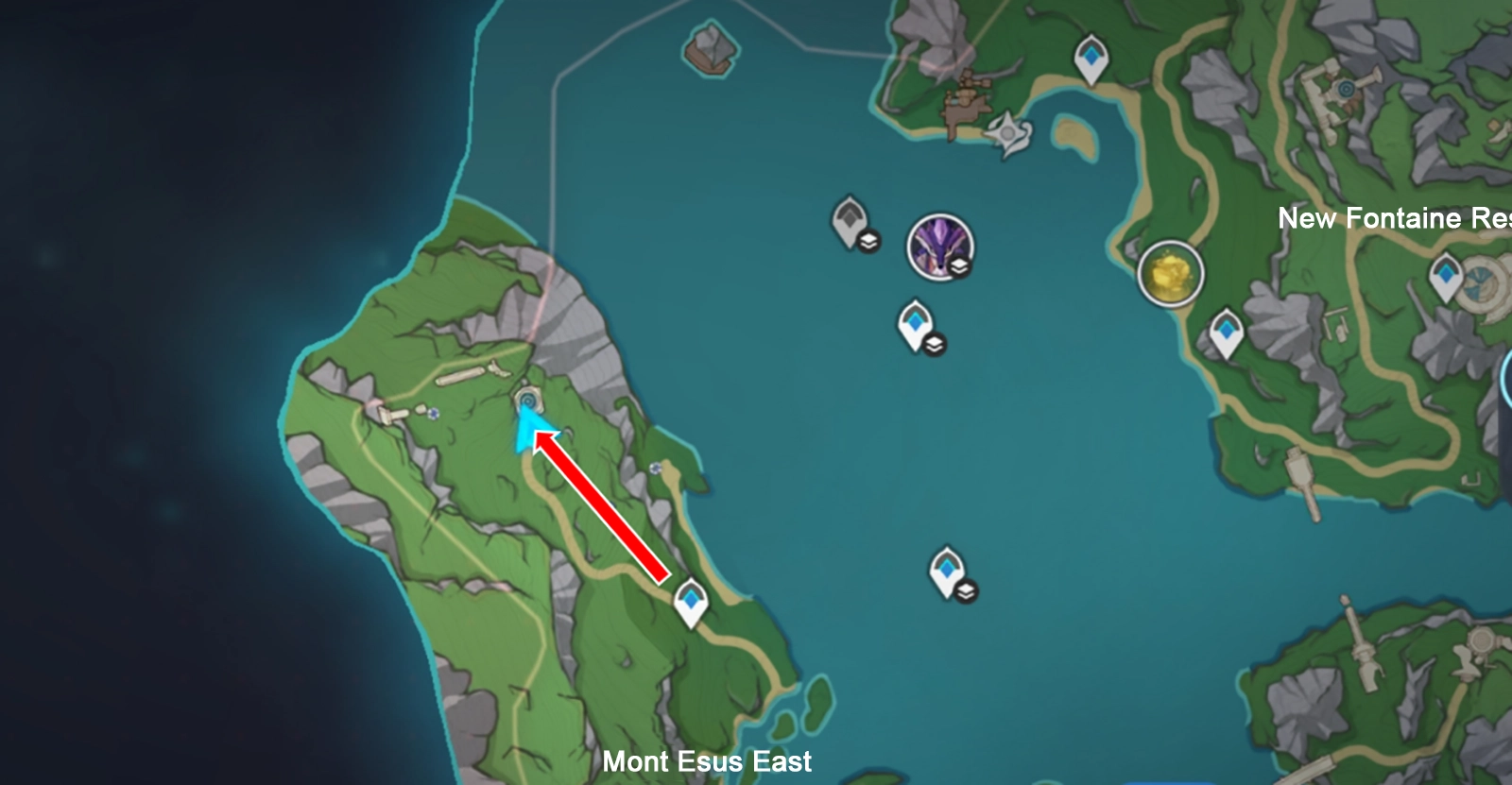
Task: Click the small blue sparkle marker near the ruins
Action: tap(434, 413)
